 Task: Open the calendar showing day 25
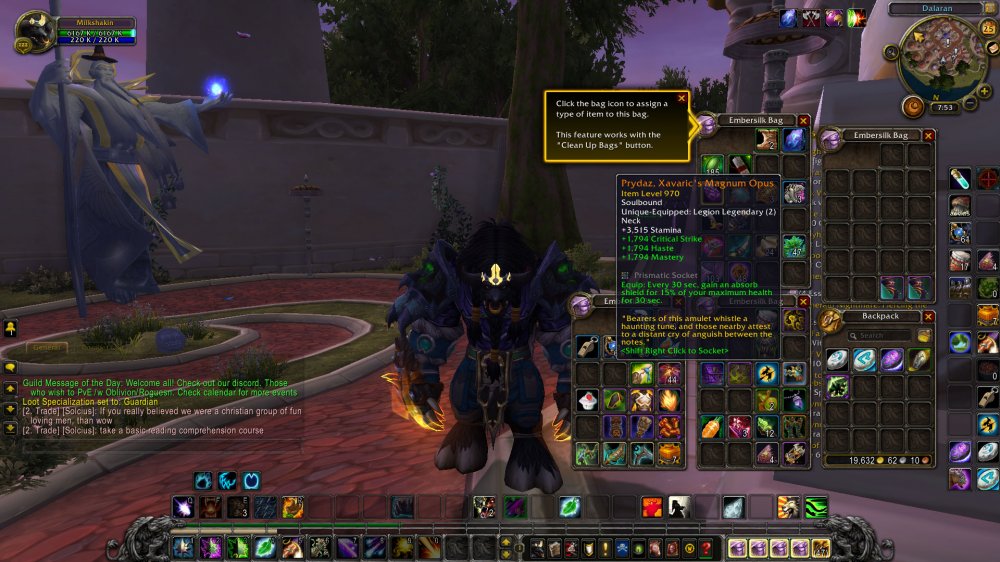pyautogui.click(x=990, y=29)
